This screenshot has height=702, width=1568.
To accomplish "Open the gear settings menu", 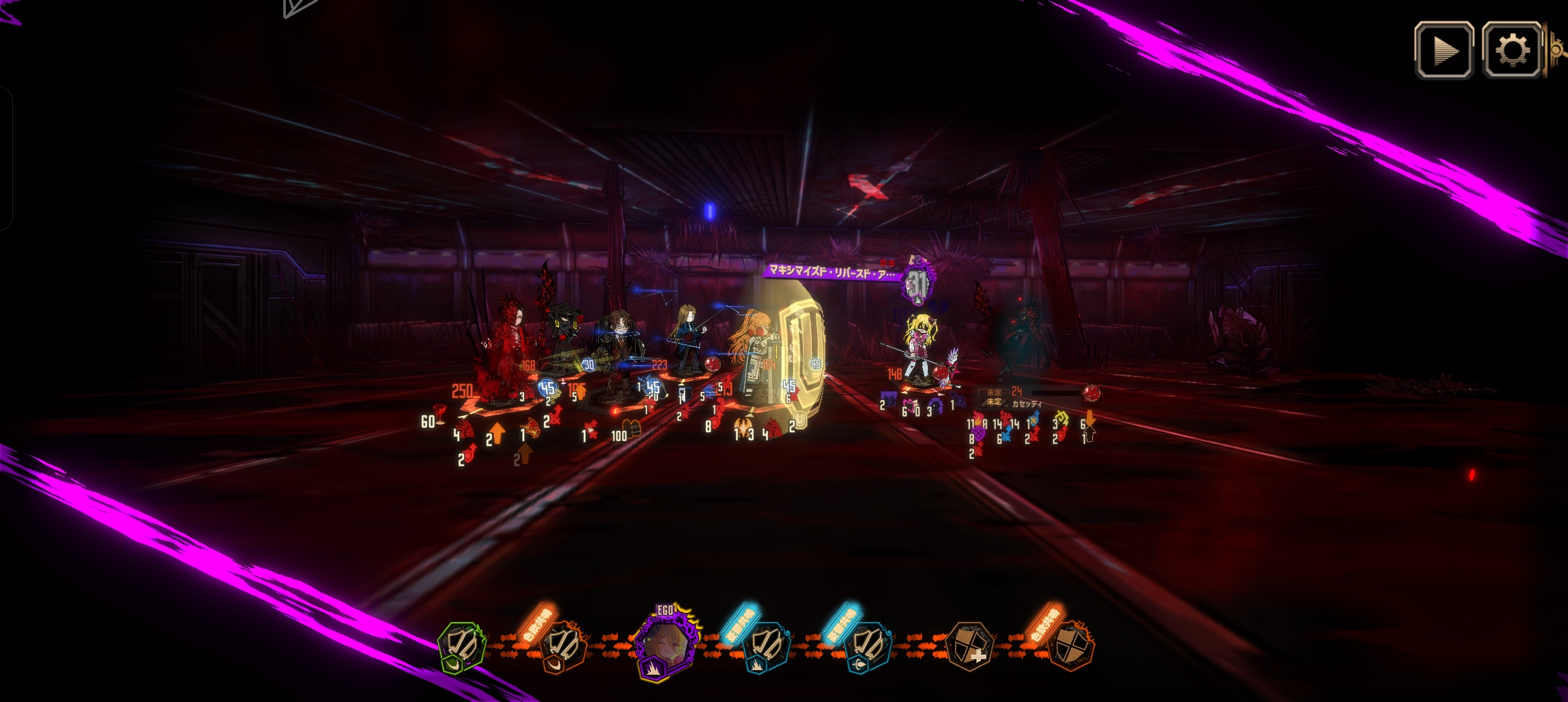I will pyautogui.click(x=1511, y=51).
